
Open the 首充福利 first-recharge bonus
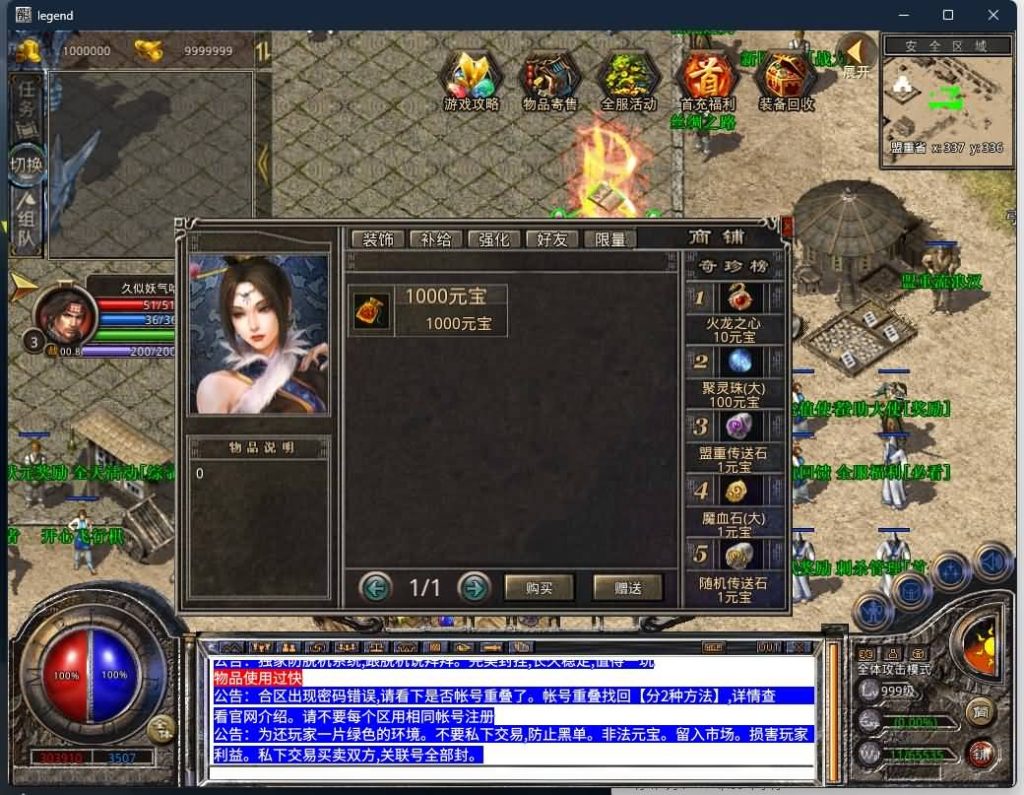pyautogui.click(x=707, y=78)
